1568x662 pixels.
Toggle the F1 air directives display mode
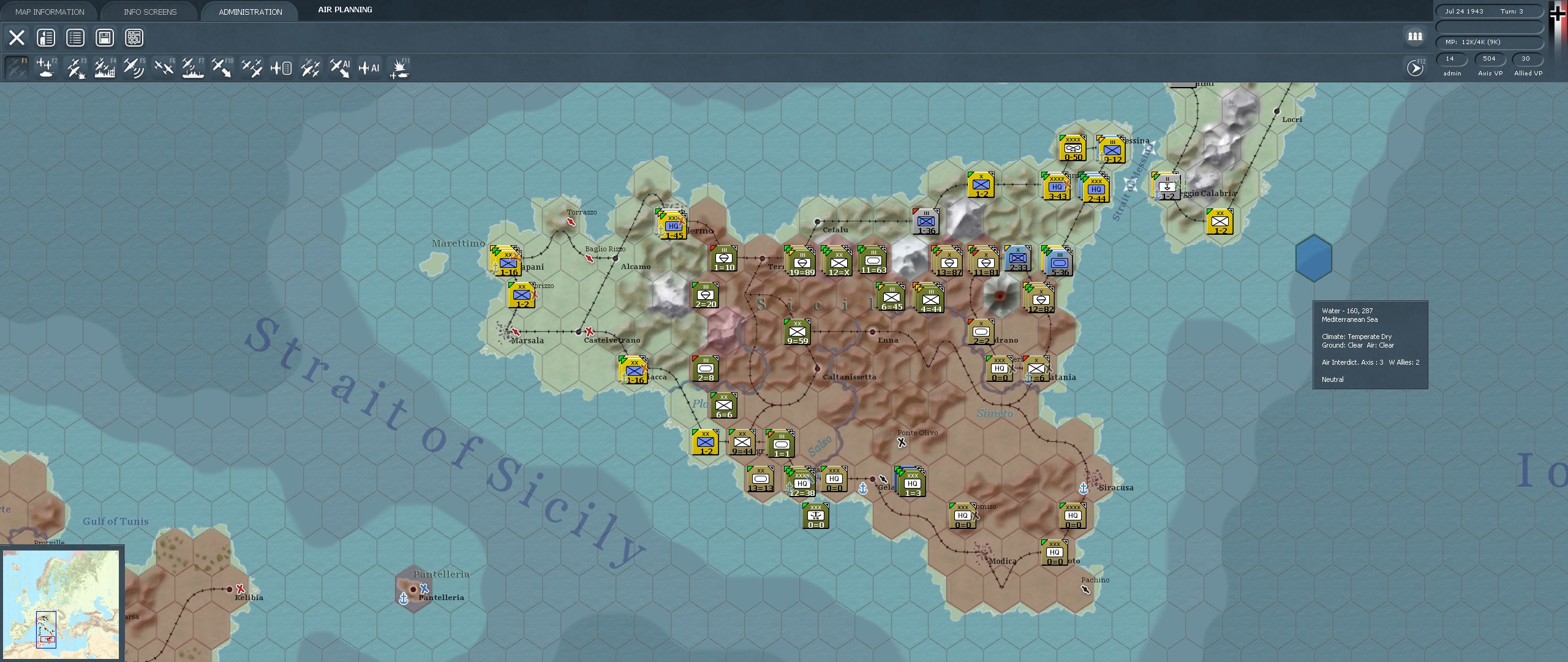coord(17,67)
